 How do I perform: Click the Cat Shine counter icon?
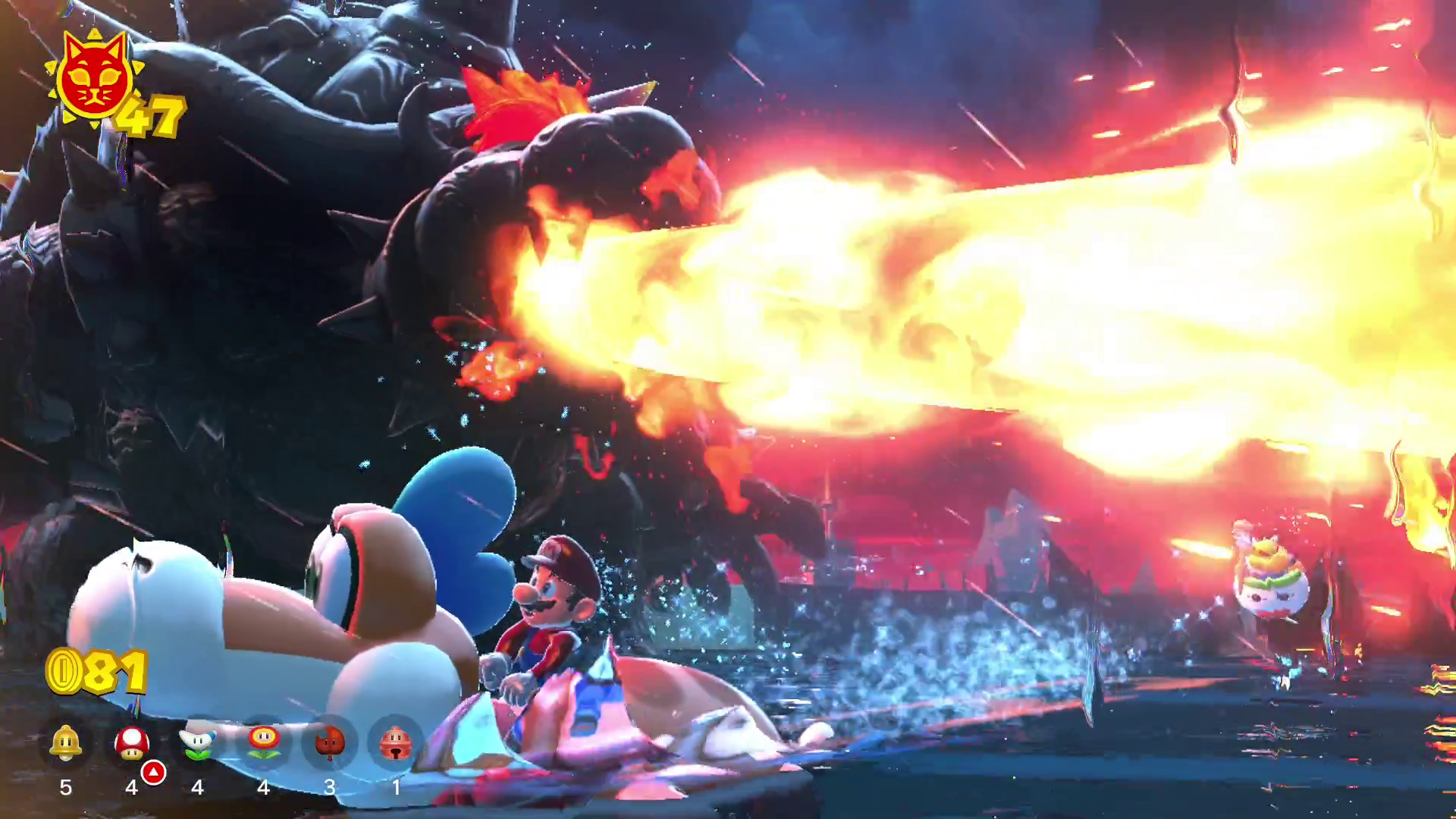click(x=94, y=78)
